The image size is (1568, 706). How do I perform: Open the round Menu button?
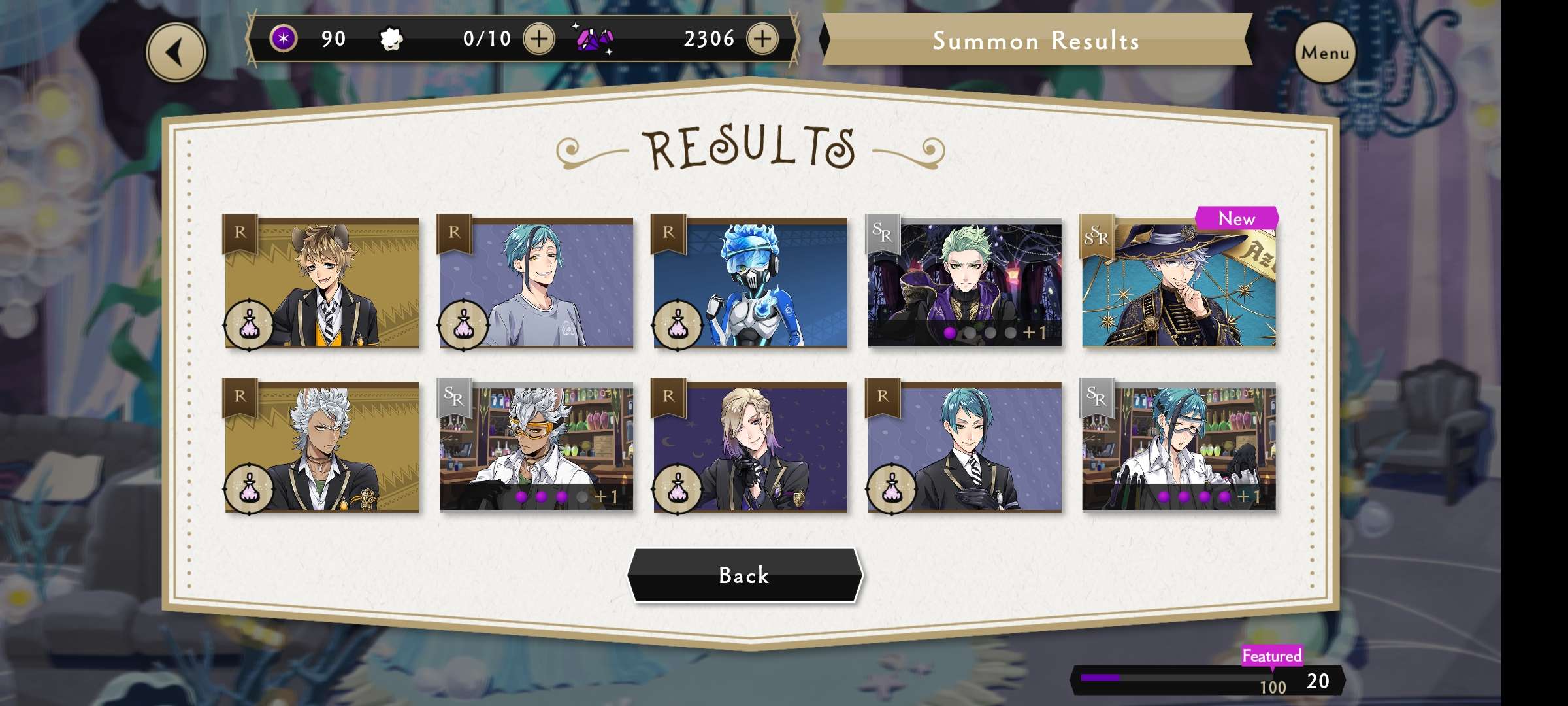pyautogui.click(x=1325, y=52)
